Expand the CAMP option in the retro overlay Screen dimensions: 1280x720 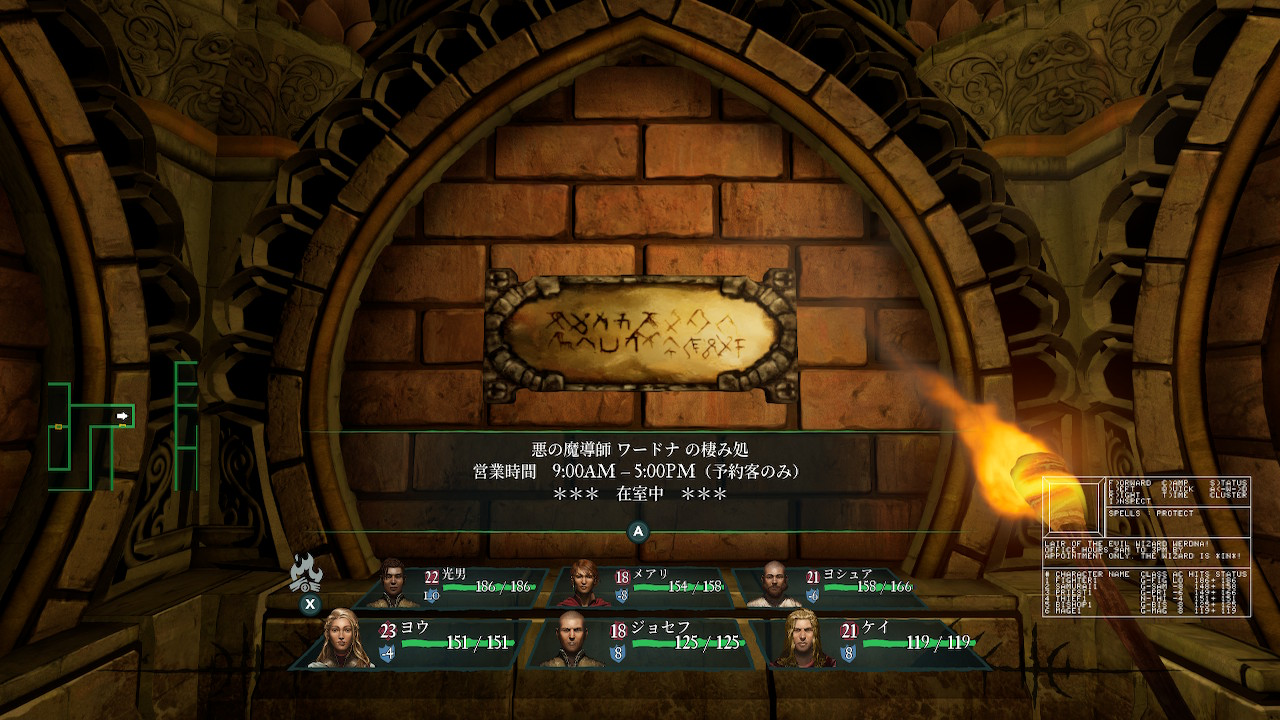click(x=1176, y=482)
